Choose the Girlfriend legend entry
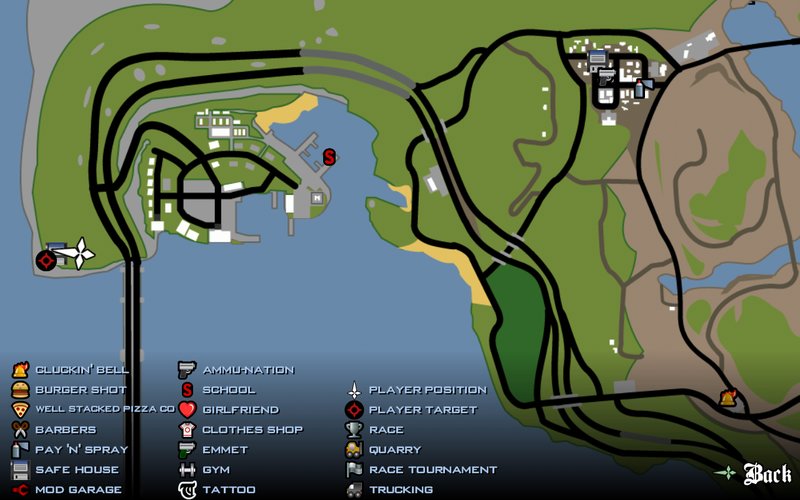The width and height of the screenshot is (800, 500). pyautogui.click(x=240, y=410)
